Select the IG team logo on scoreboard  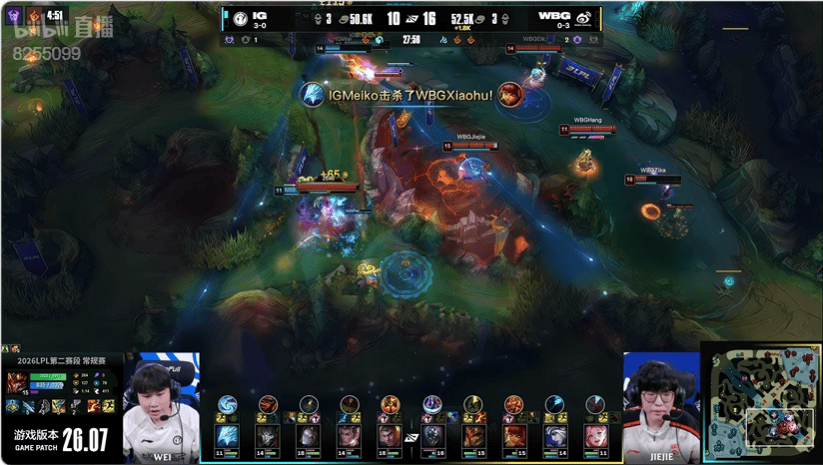[239, 18]
